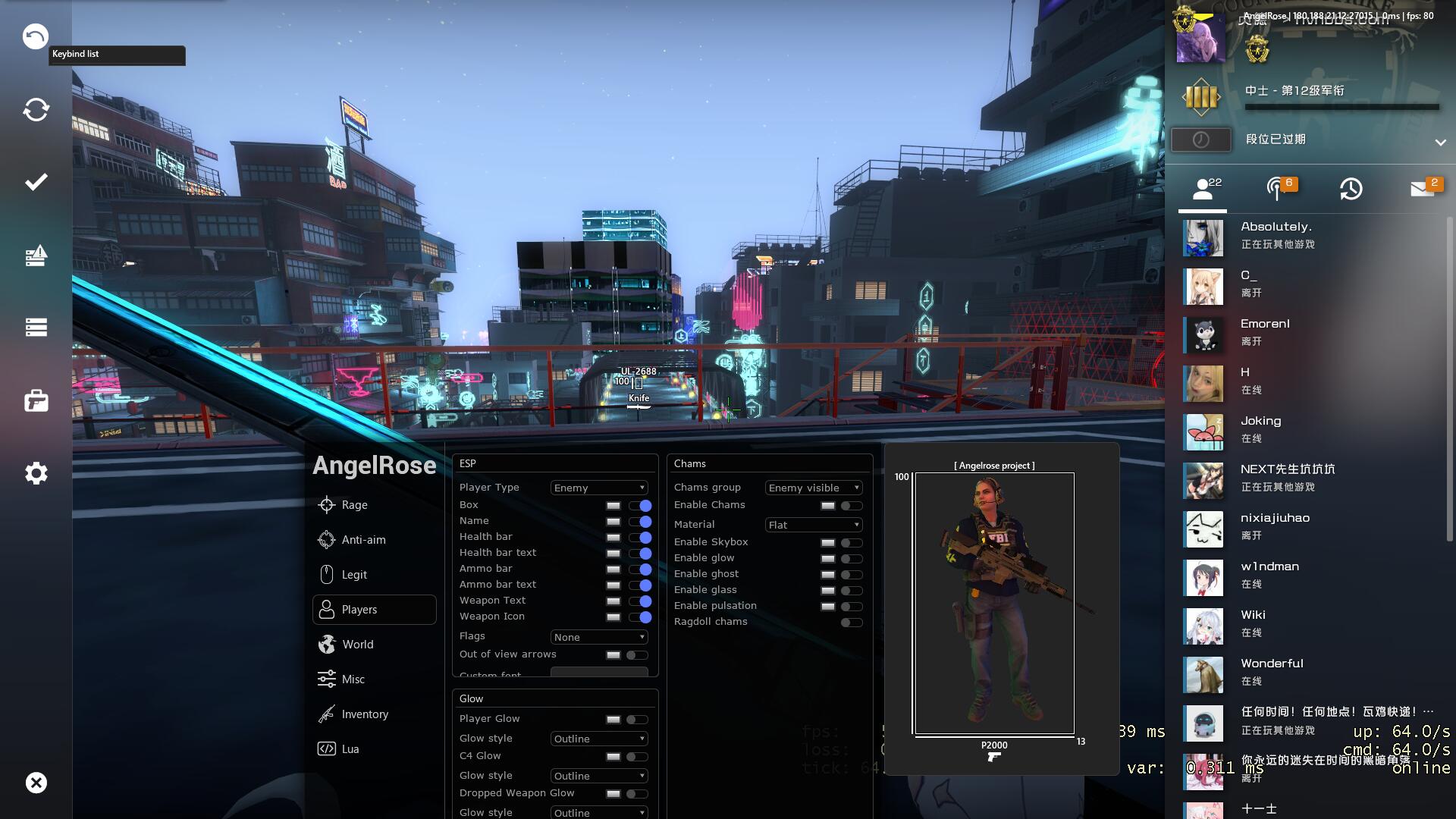The height and width of the screenshot is (819, 1456).
Task: Enable Out of view arrows
Action: pos(637,655)
